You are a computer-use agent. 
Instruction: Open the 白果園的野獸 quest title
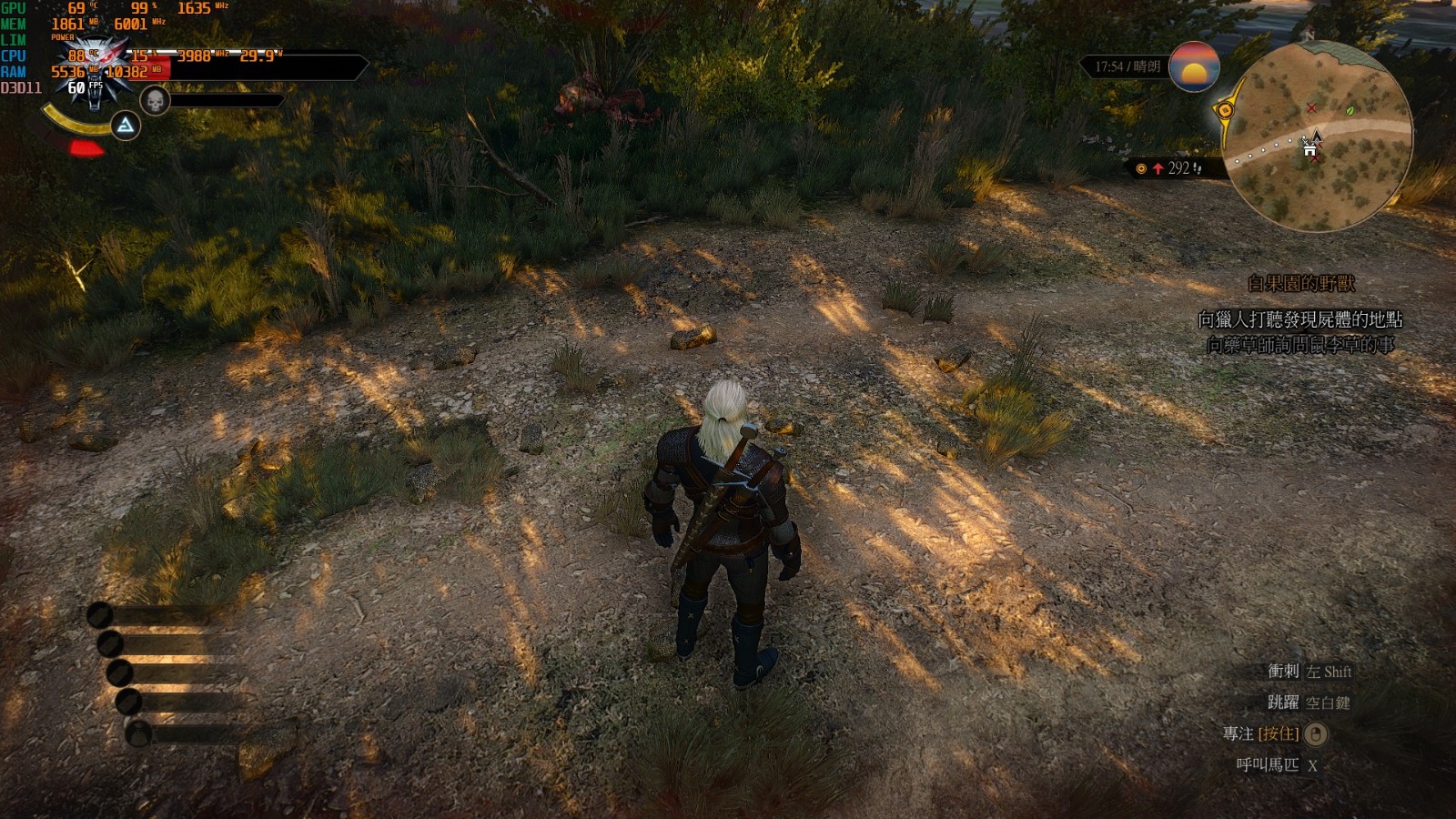click(x=1300, y=284)
